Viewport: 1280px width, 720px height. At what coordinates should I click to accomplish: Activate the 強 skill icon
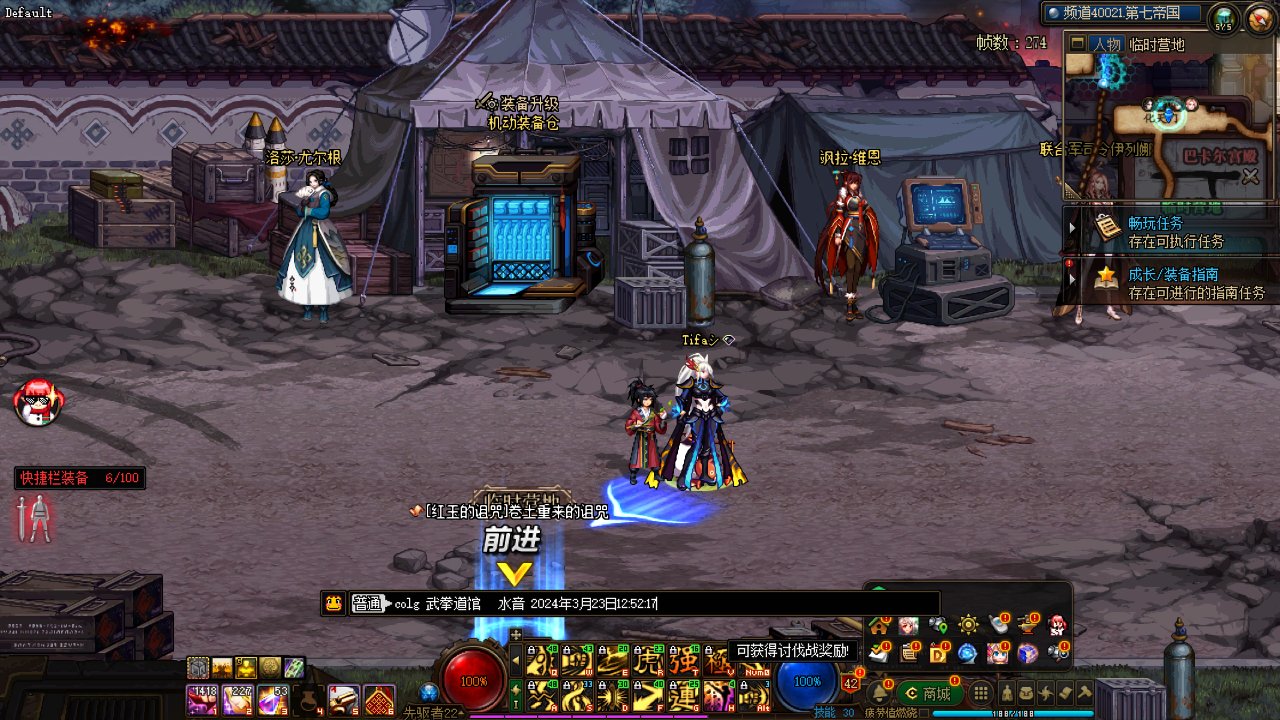click(x=684, y=660)
